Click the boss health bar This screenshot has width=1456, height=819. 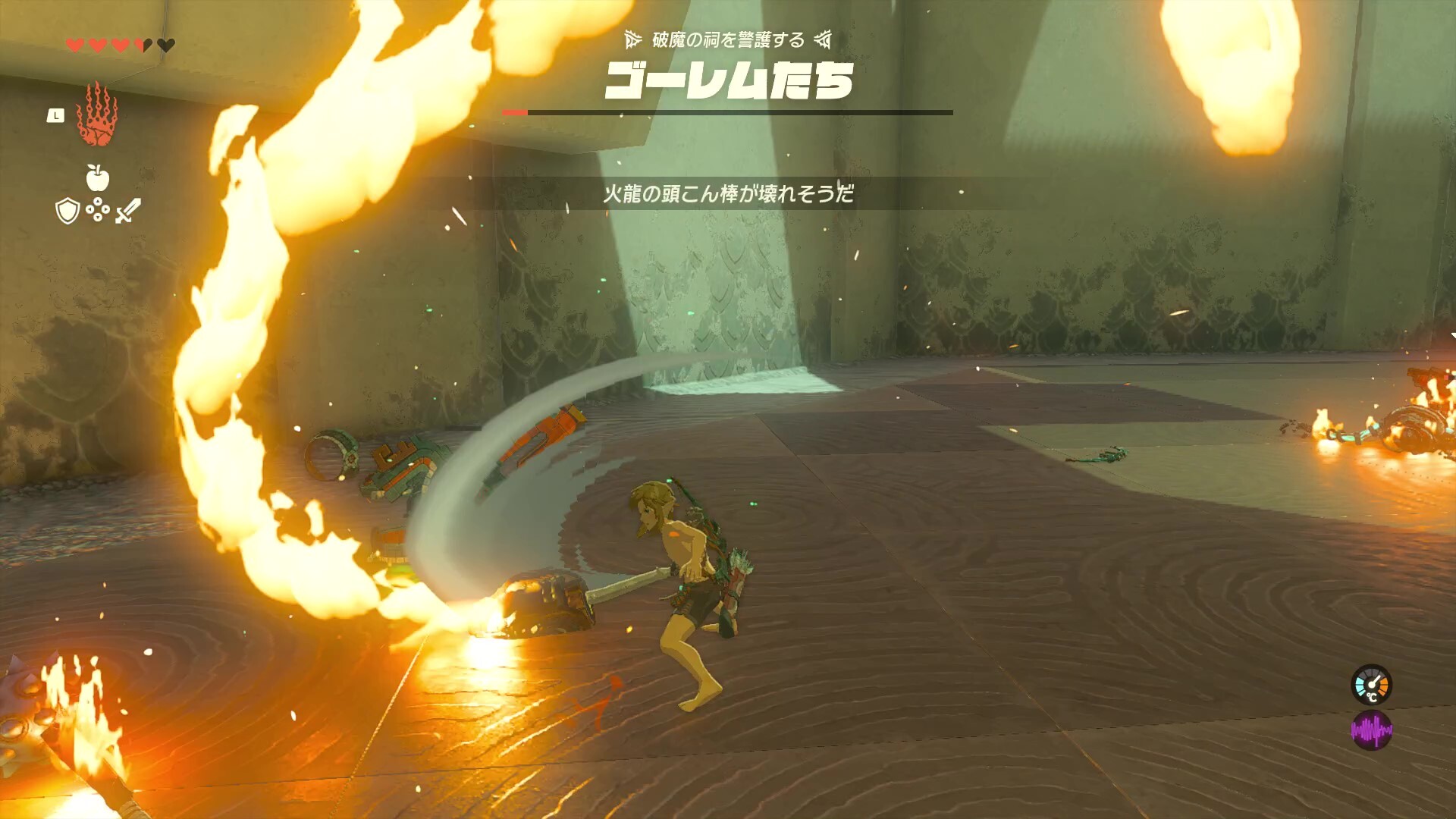pos(728,111)
